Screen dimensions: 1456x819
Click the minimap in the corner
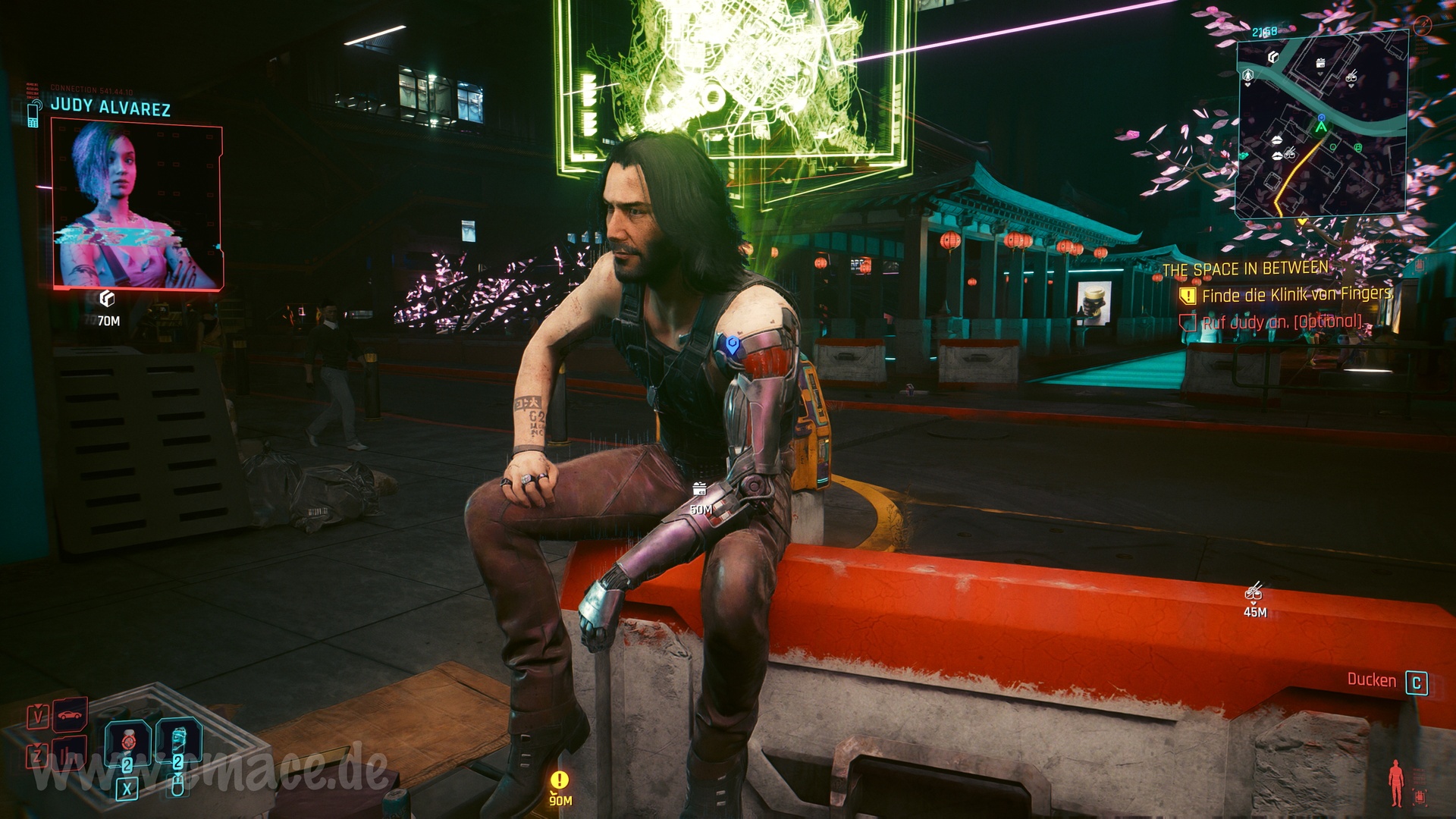(x=1323, y=127)
